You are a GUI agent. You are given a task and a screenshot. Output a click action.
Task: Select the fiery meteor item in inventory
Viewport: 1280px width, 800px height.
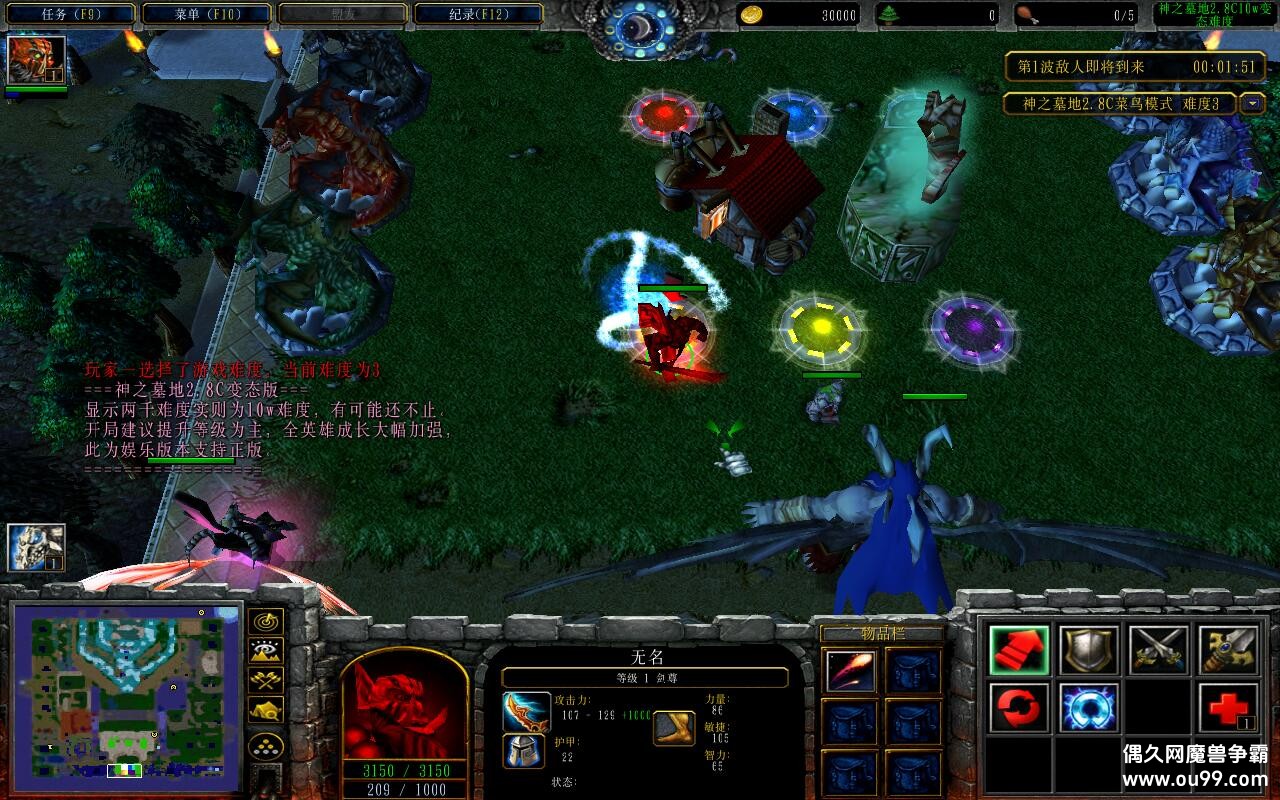click(x=851, y=671)
